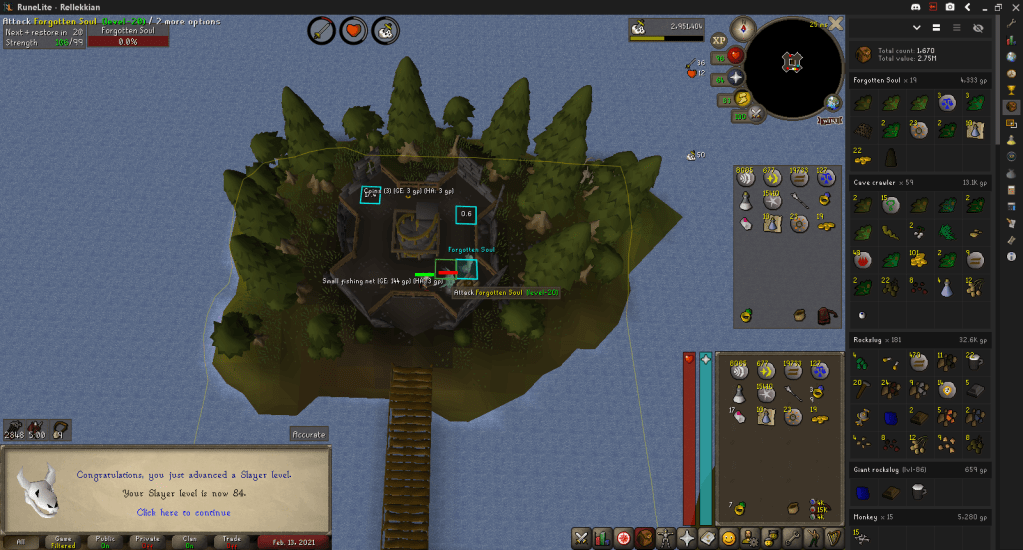
Task: Click the Accurate attack style label
Action: pyautogui.click(x=308, y=434)
